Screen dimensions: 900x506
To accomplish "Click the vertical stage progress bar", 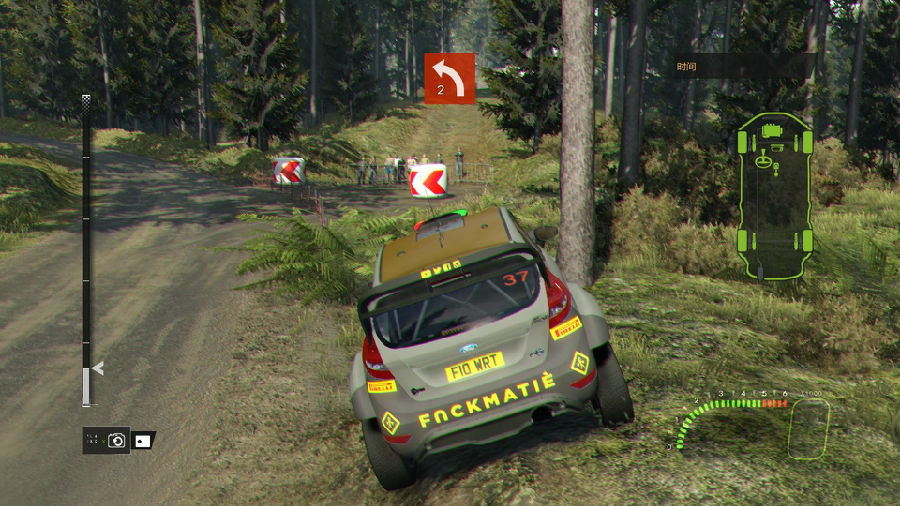I will click(x=87, y=250).
